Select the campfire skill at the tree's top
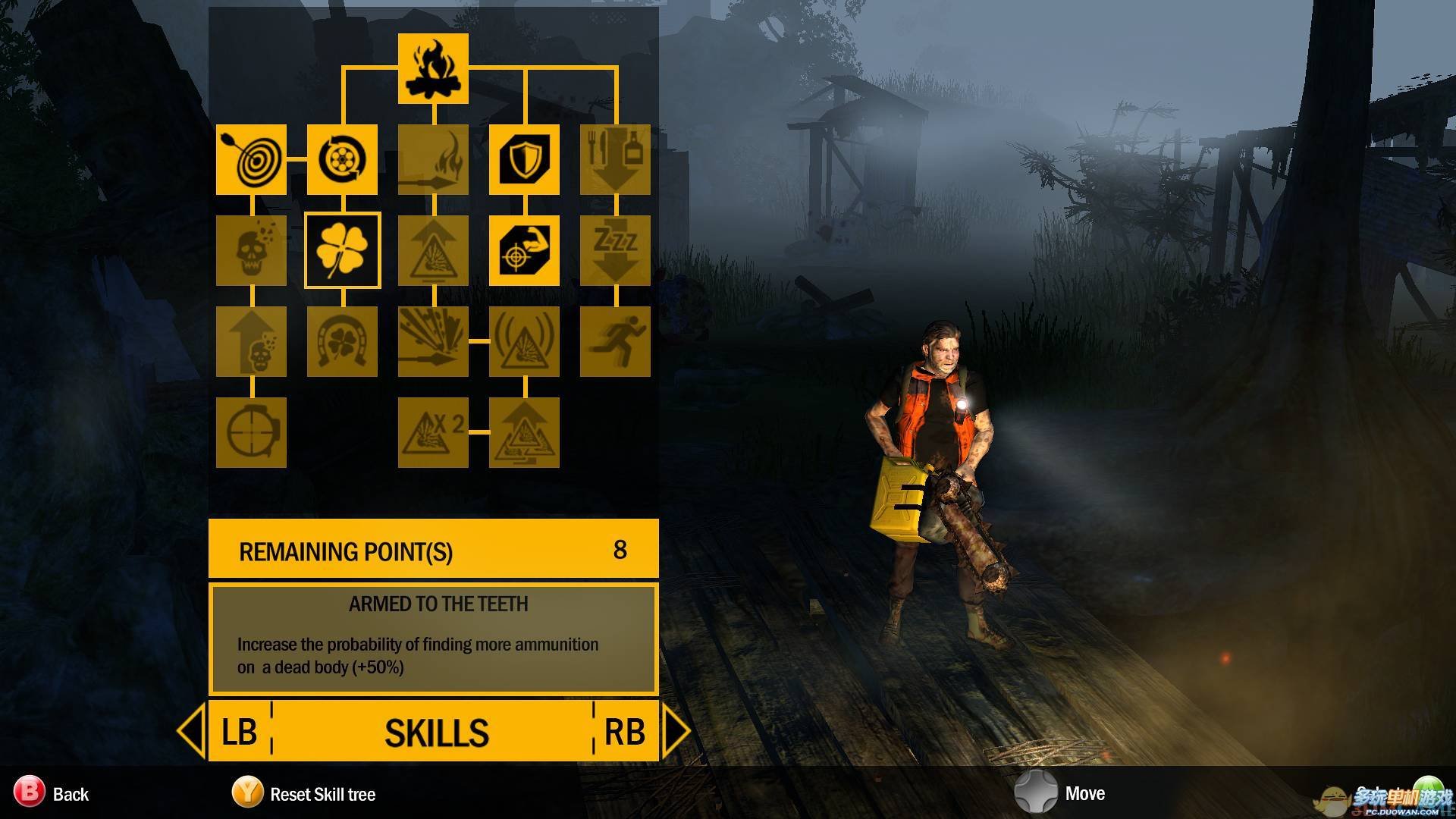1456x819 pixels. coord(433,68)
